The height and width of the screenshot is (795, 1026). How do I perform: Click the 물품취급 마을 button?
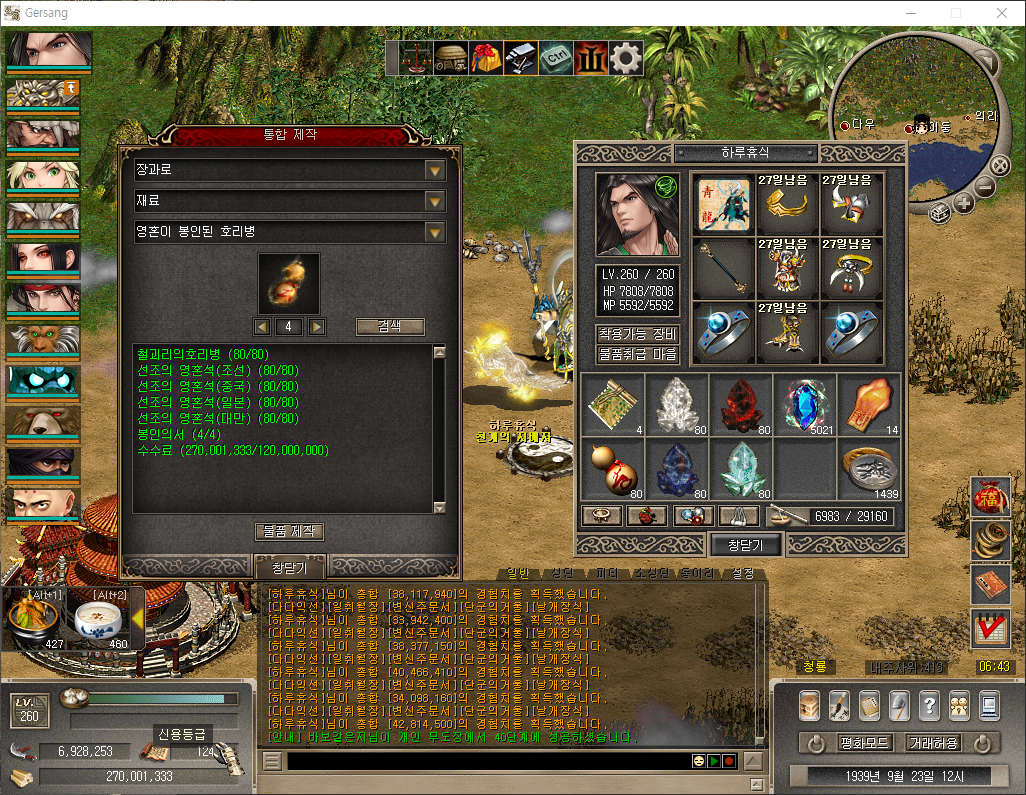coord(638,354)
